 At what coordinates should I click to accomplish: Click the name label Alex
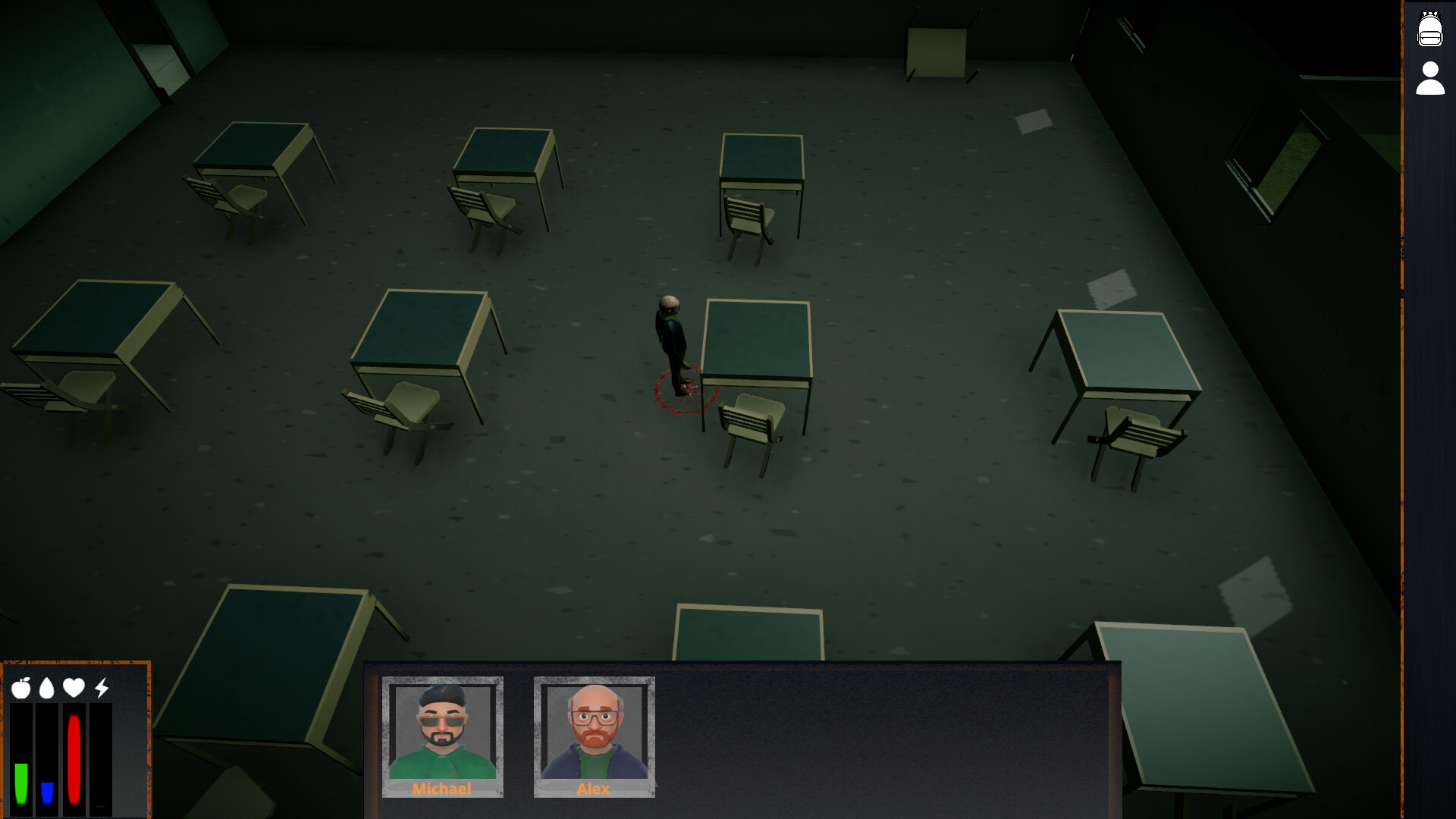pyautogui.click(x=593, y=789)
